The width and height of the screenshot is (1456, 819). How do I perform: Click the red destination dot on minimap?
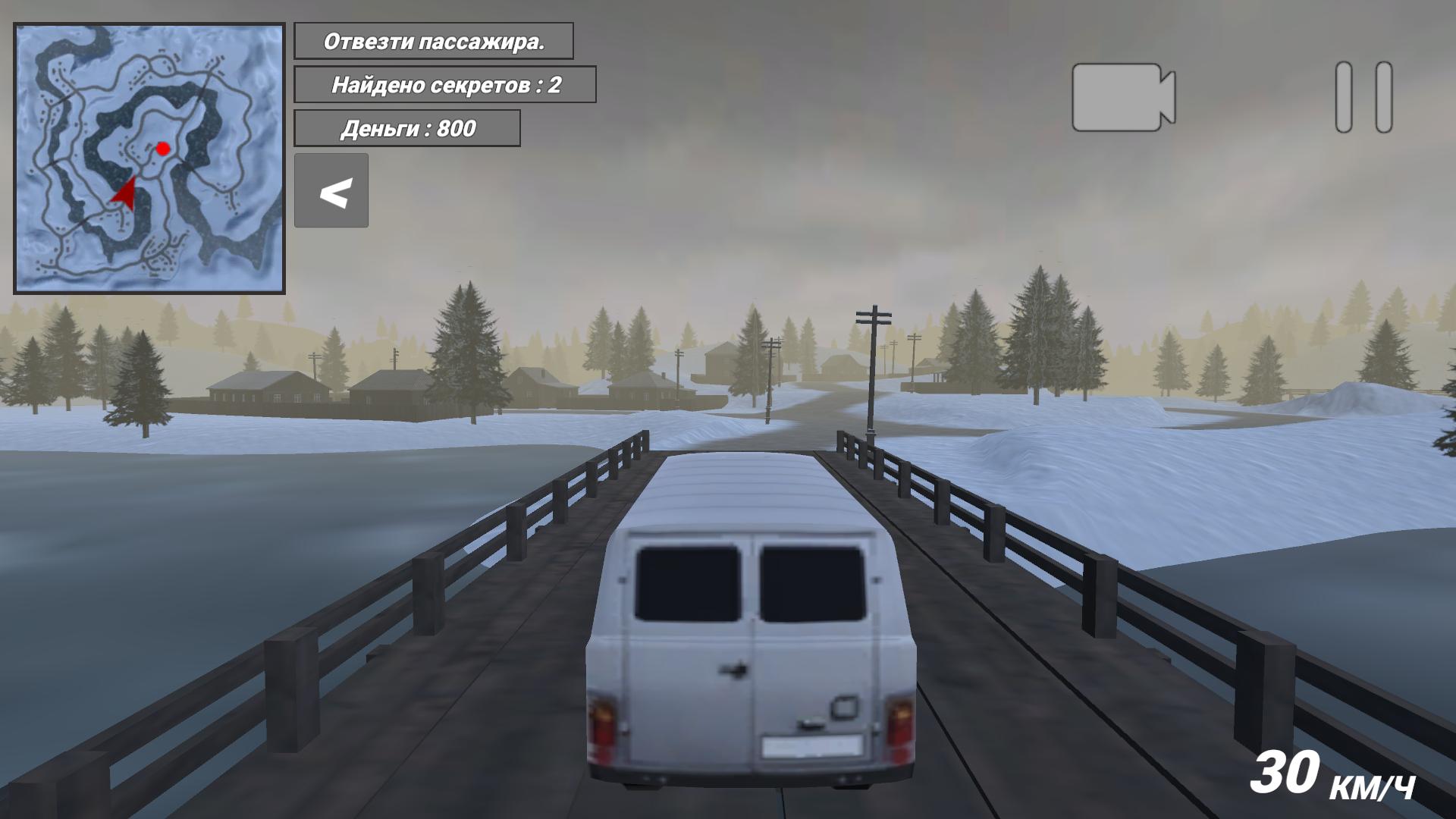click(x=163, y=149)
